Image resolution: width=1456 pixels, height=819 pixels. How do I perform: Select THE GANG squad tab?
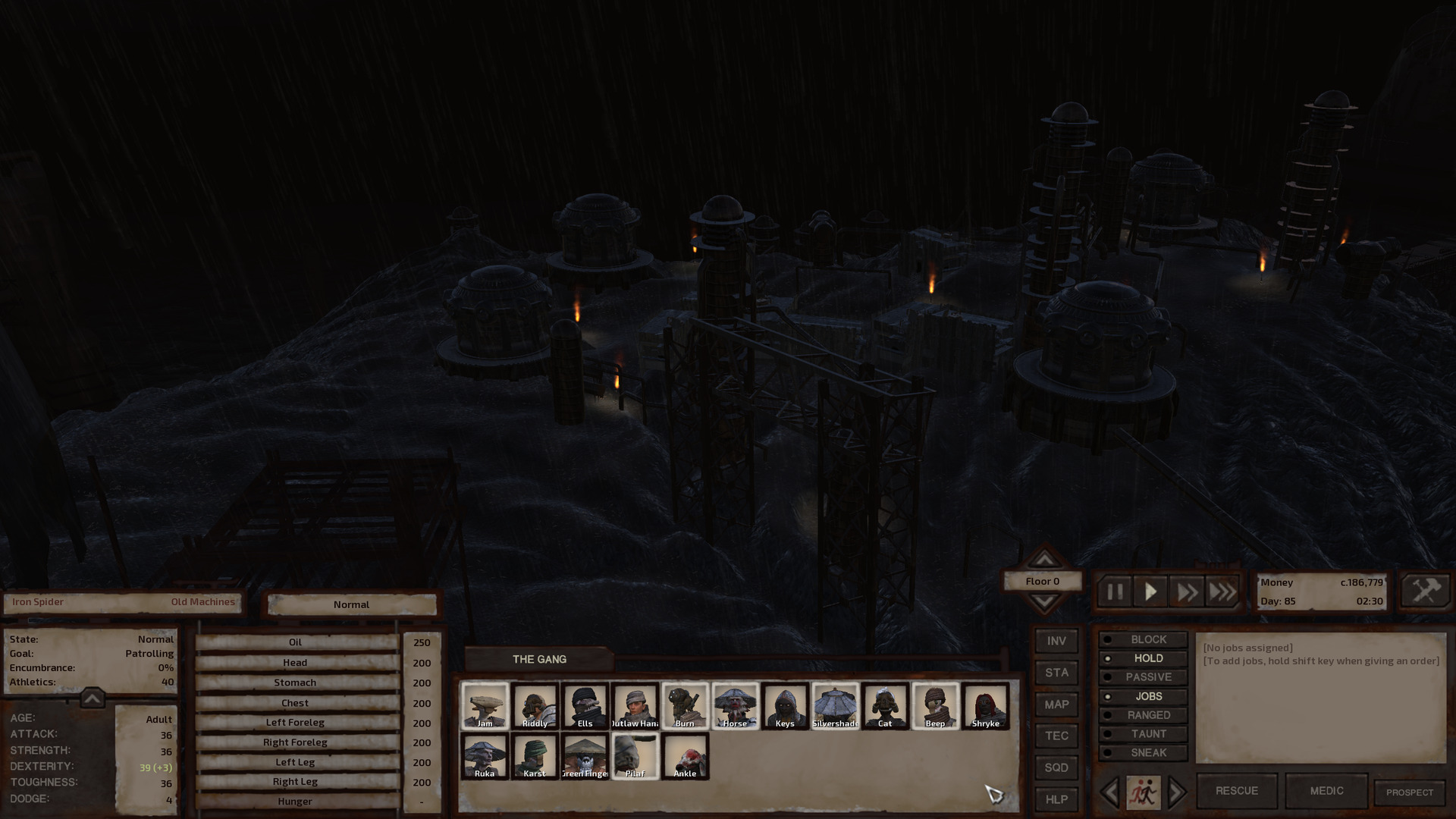point(540,659)
